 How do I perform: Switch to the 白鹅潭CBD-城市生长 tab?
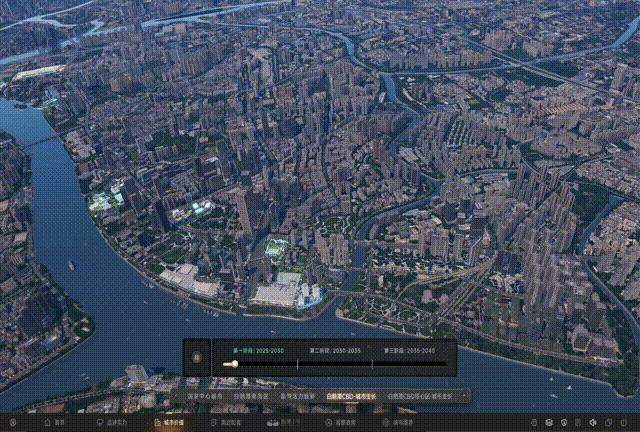[348, 397]
